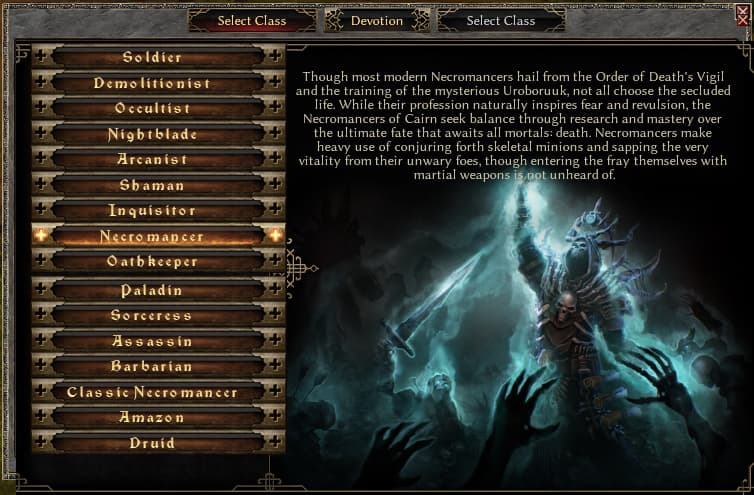This screenshot has height=495, width=754.
Task: Switch to the Devotion tab
Action: pyautogui.click(x=377, y=20)
